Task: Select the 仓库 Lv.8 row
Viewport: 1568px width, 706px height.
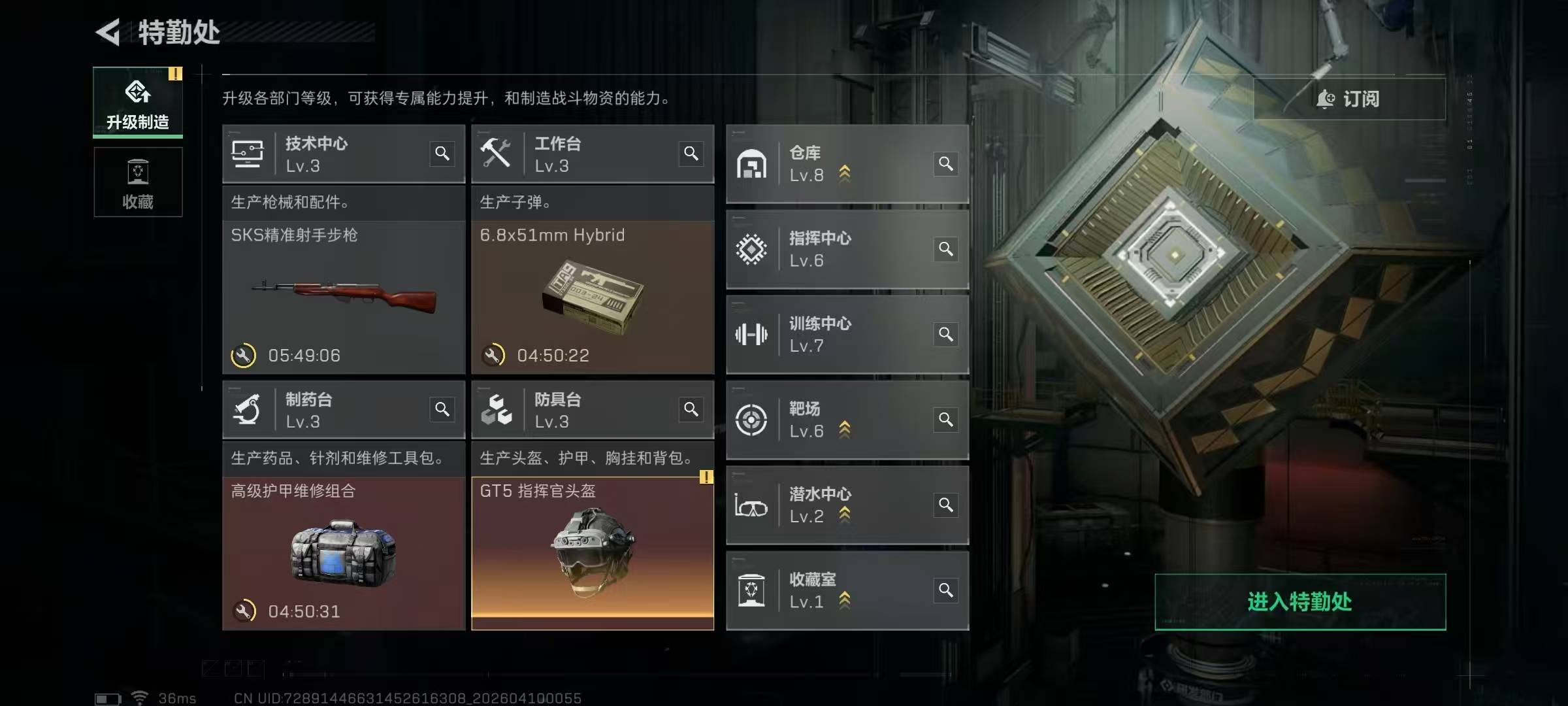Action: pos(847,164)
